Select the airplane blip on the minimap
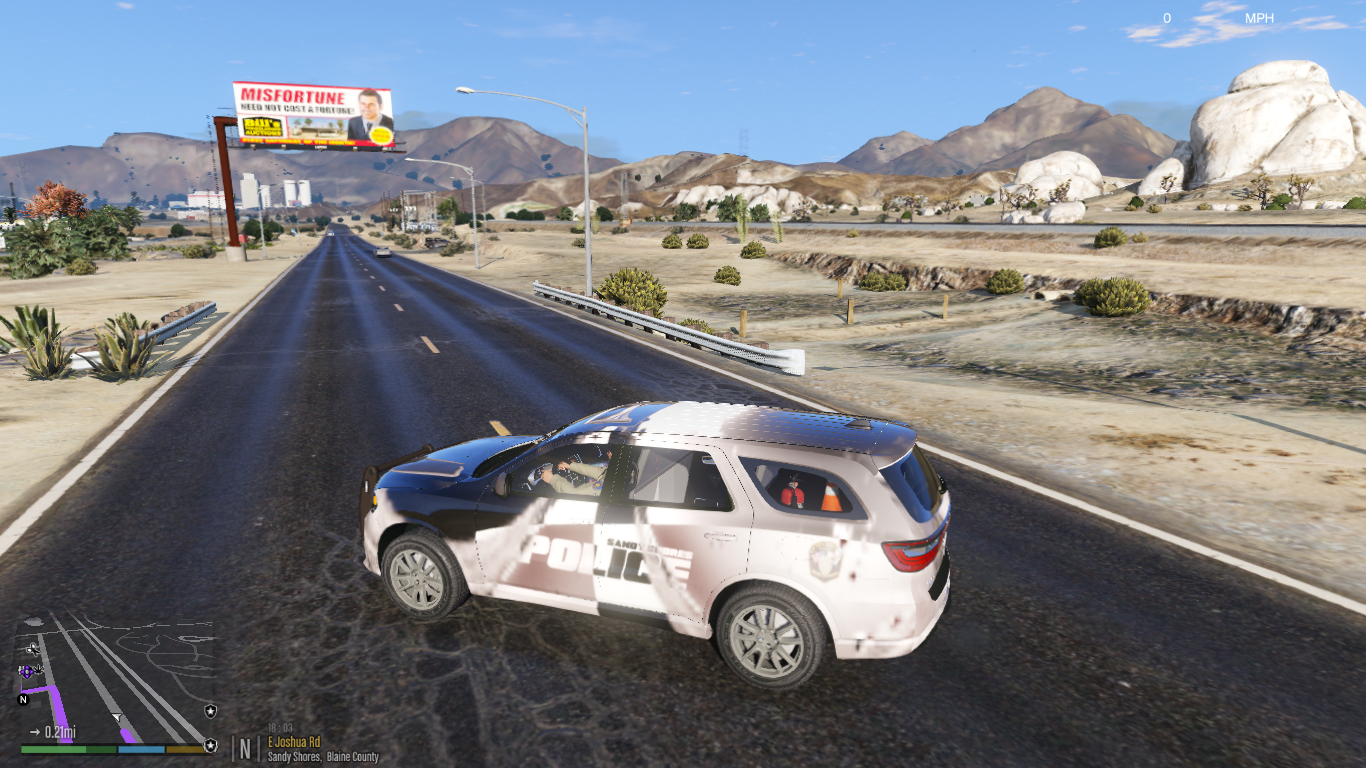 [33, 649]
